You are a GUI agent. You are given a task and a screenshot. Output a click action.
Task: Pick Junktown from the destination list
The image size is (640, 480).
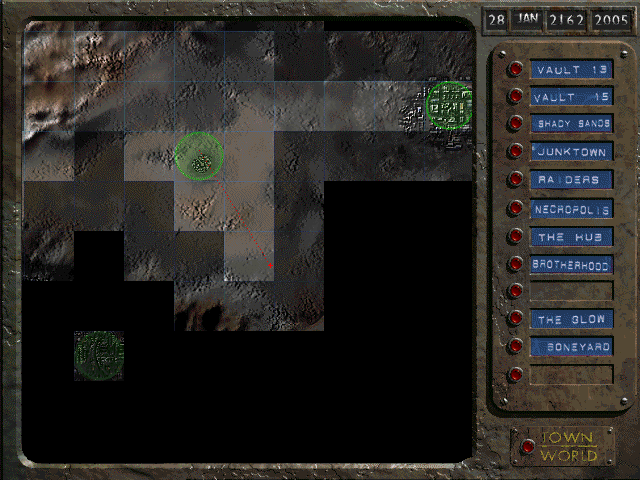516,152
